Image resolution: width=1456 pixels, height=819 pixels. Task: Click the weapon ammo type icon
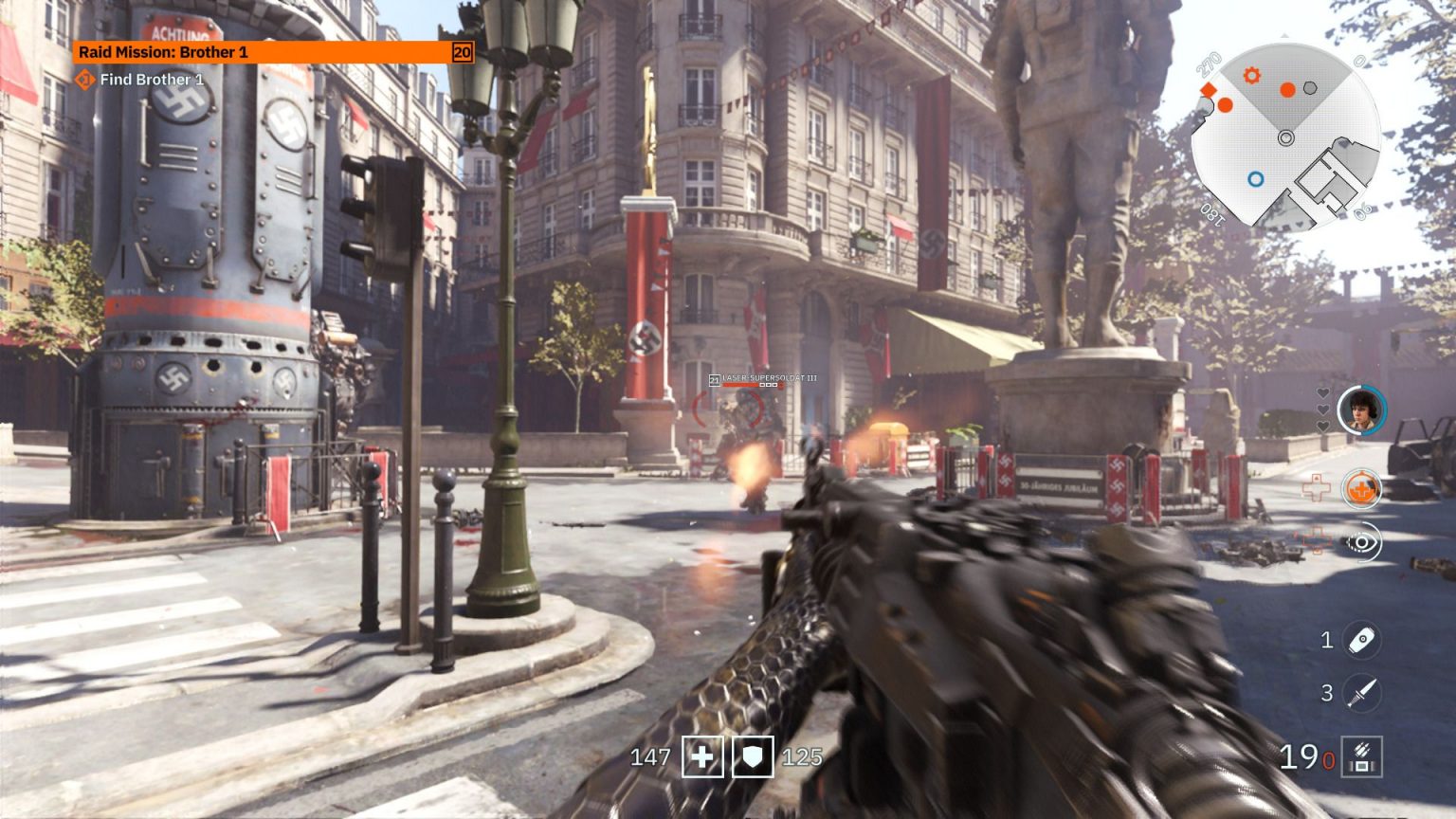(1362, 756)
